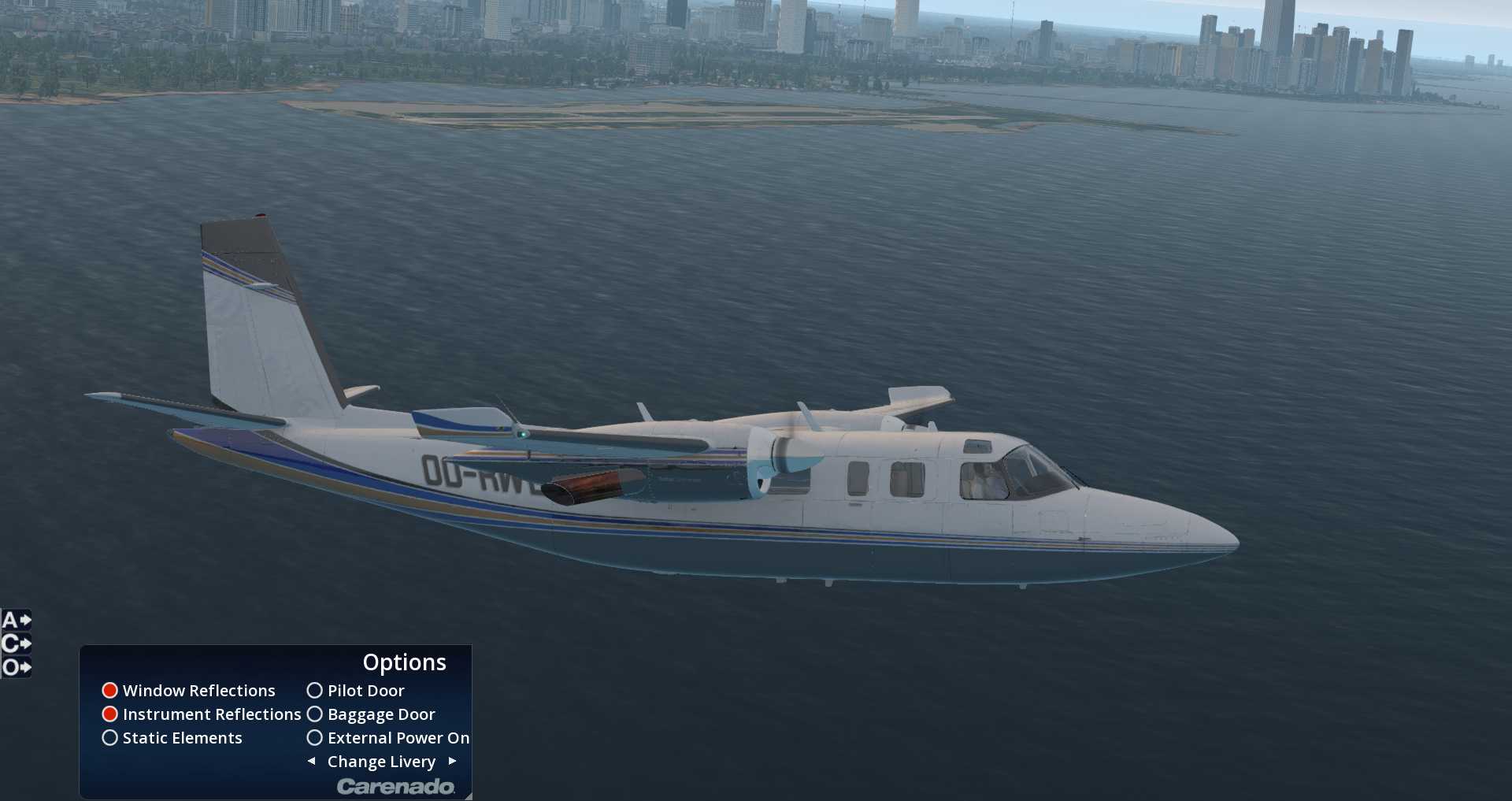The width and height of the screenshot is (1512, 801).
Task: Toggle the Window Reflections option
Action: pos(110,691)
